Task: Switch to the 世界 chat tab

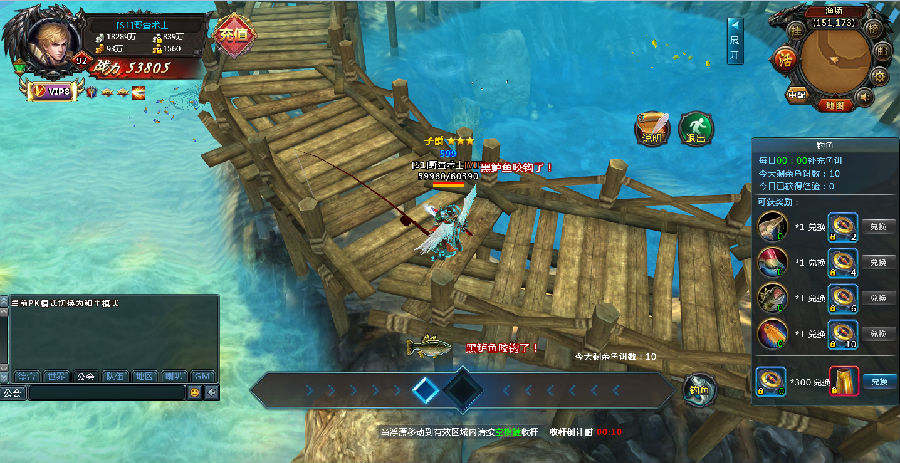Action: coord(55,376)
